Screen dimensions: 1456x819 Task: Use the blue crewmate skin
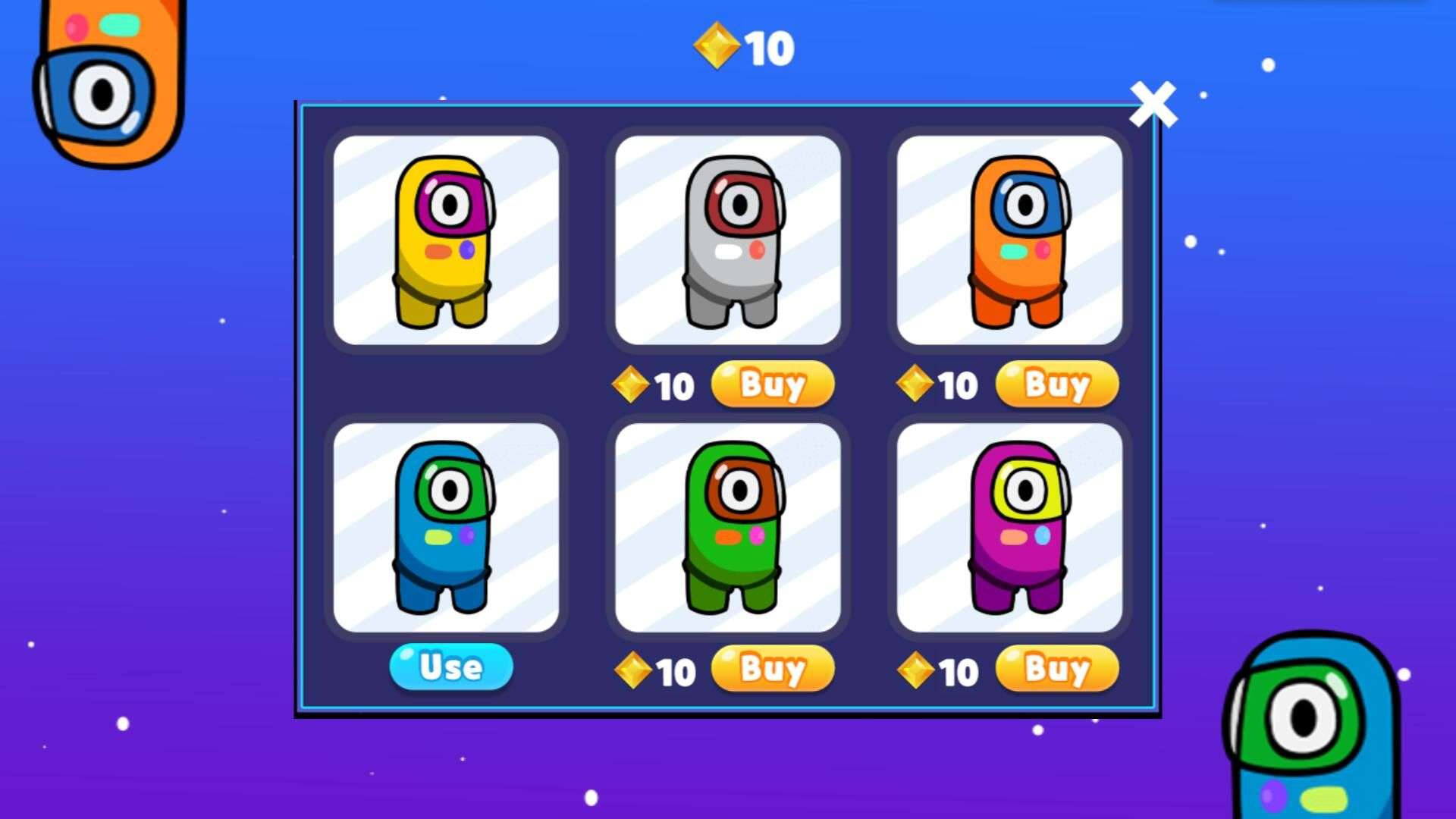451,667
